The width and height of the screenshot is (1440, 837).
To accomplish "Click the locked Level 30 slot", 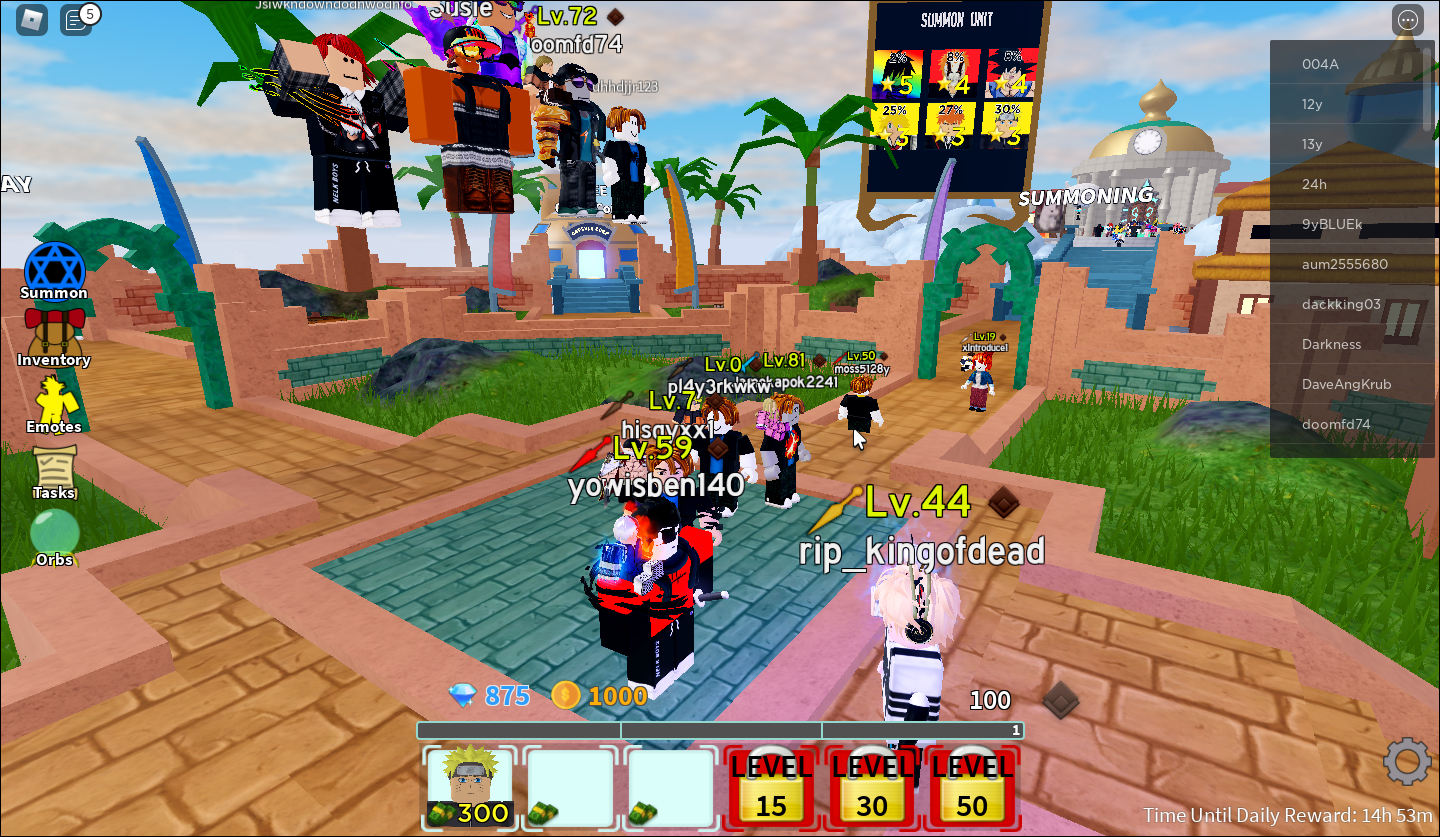I will [x=871, y=789].
